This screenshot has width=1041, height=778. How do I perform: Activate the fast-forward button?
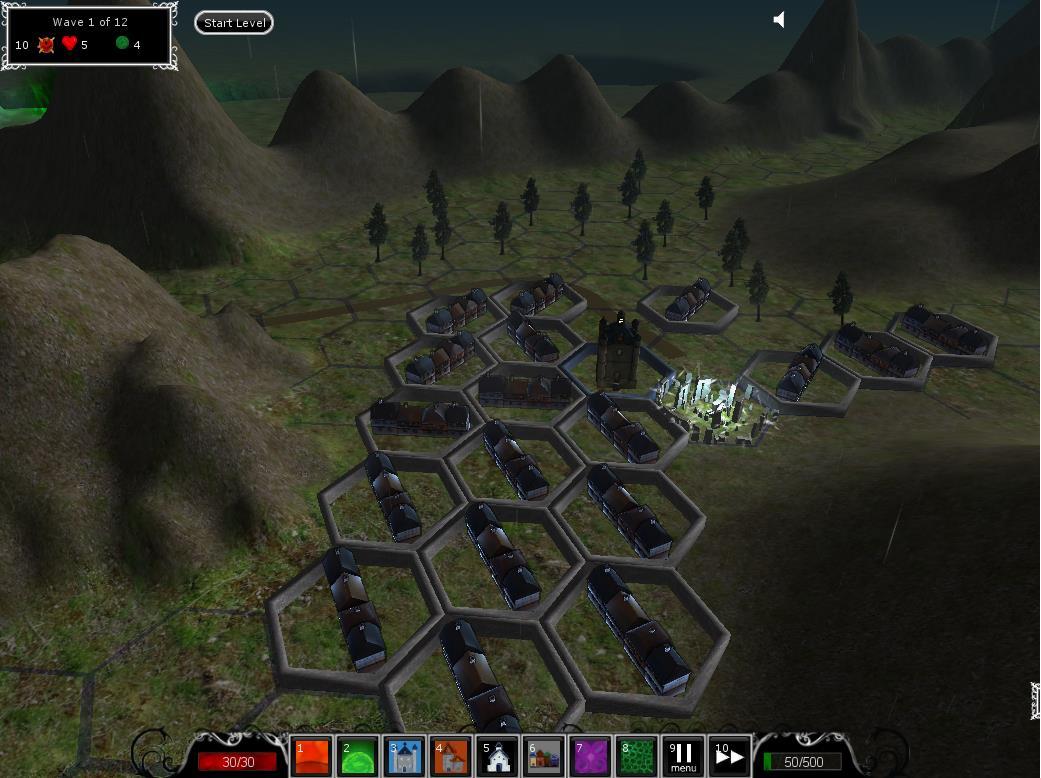pos(729,757)
